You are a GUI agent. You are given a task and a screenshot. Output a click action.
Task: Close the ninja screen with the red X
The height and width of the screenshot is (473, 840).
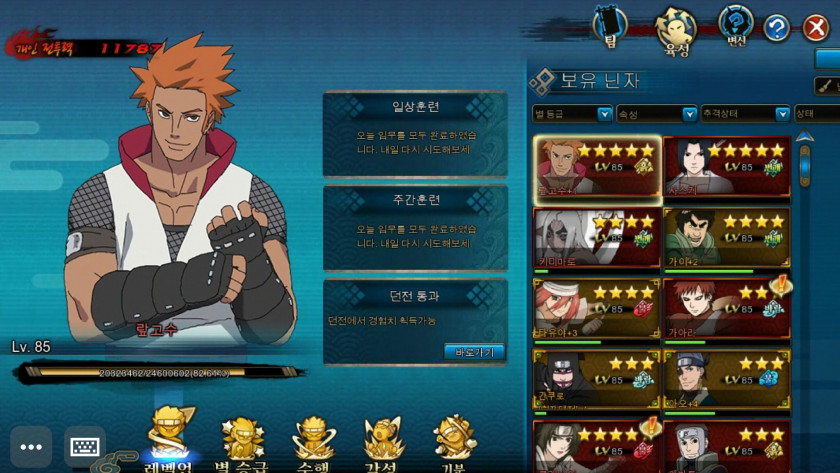[x=816, y=29]
